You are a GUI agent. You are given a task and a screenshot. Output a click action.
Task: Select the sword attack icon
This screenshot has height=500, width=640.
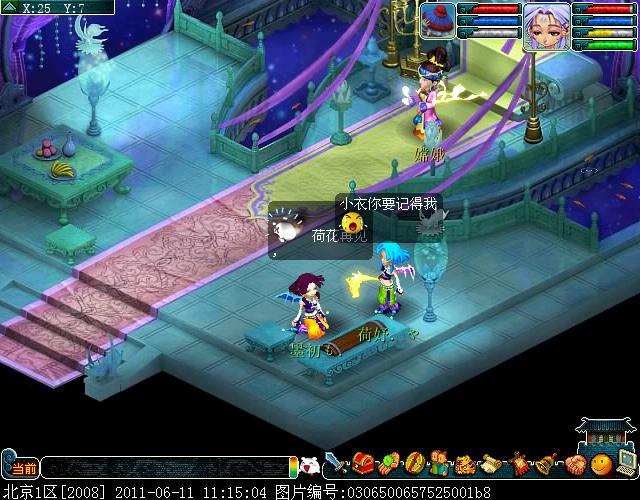[x=335, y=464]
